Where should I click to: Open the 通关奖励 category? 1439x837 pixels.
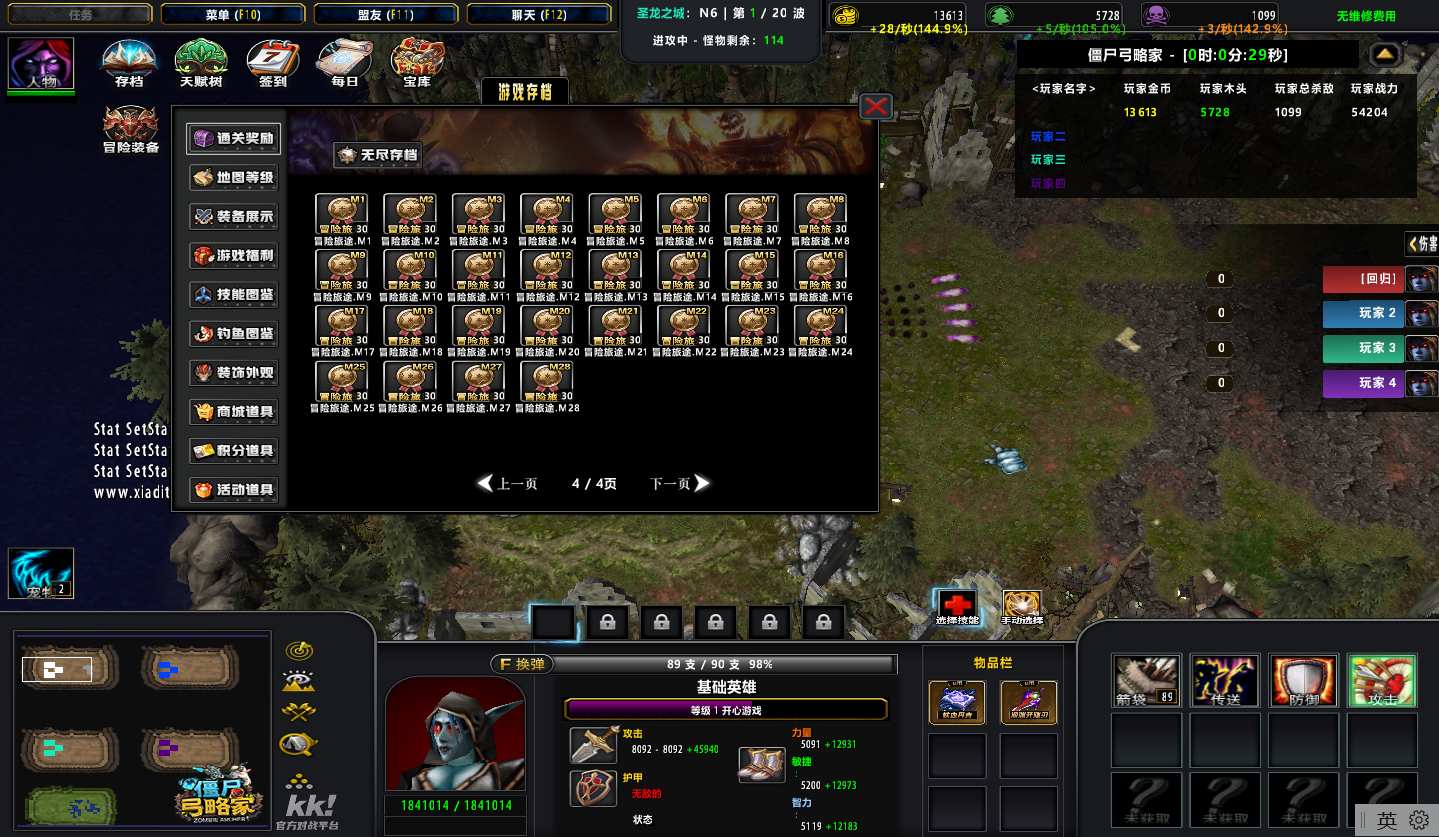233,139
